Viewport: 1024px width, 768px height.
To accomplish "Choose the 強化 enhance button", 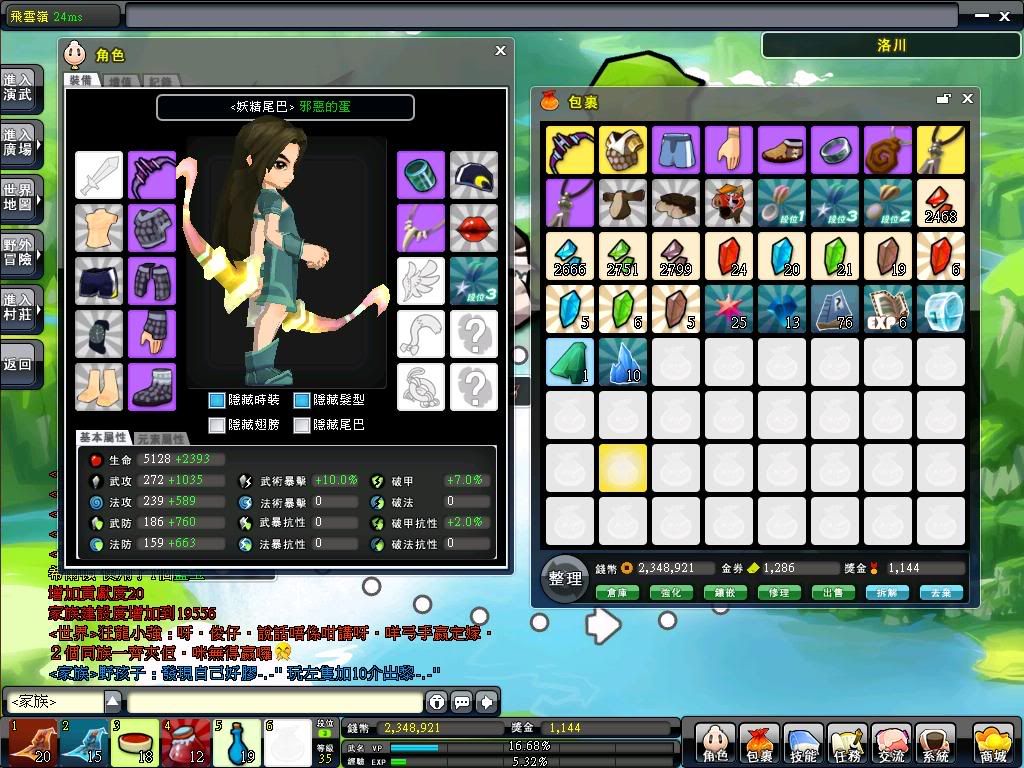I will [670, 593].
